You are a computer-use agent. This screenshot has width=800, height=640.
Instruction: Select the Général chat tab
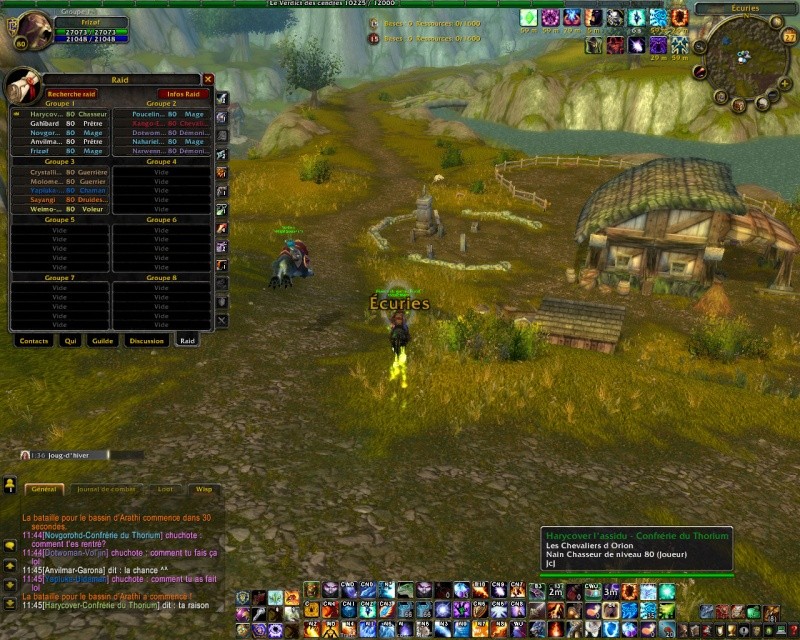click(x=43, y=489)
